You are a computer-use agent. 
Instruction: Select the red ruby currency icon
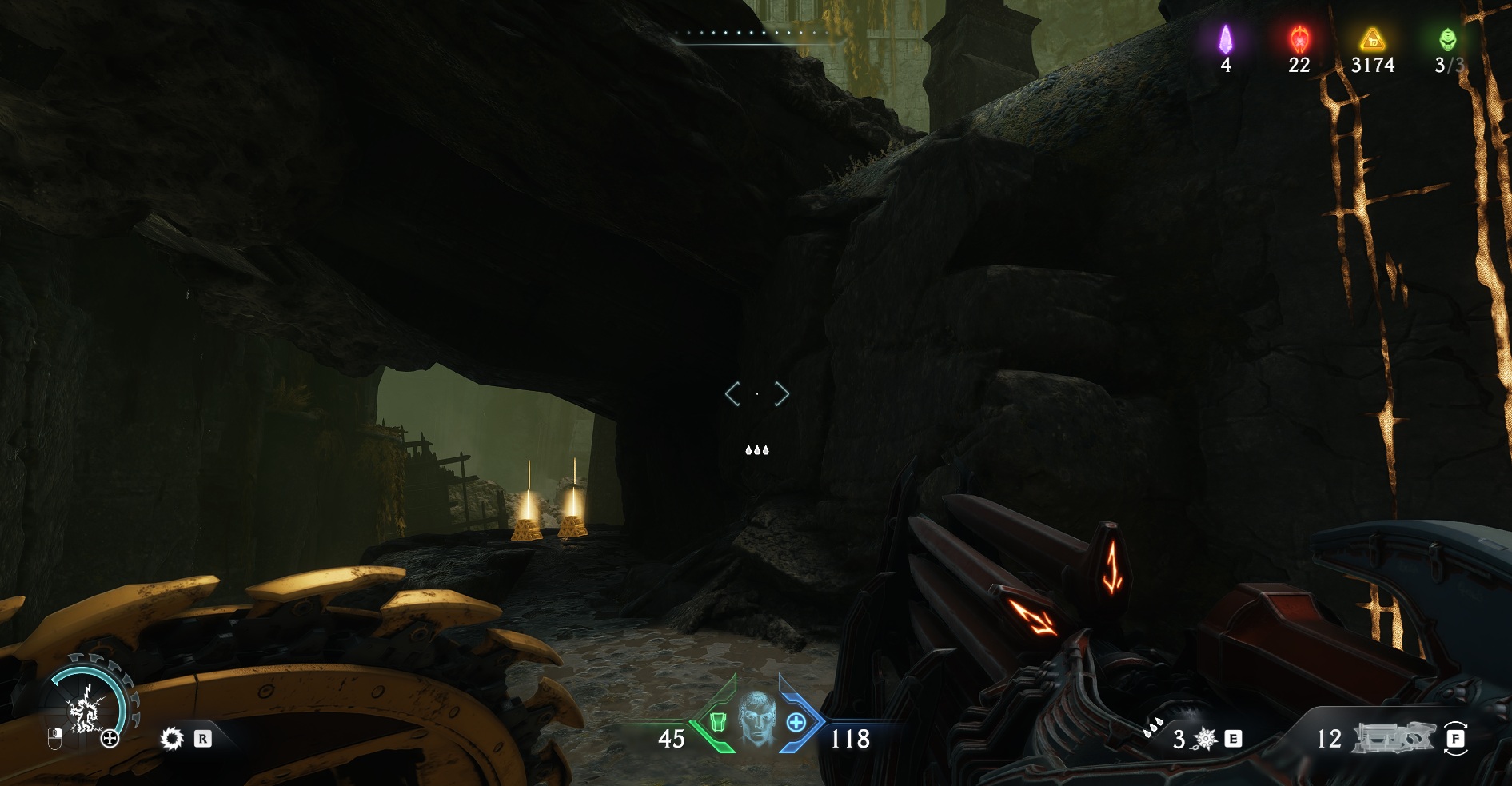[x=1299, y=39]
